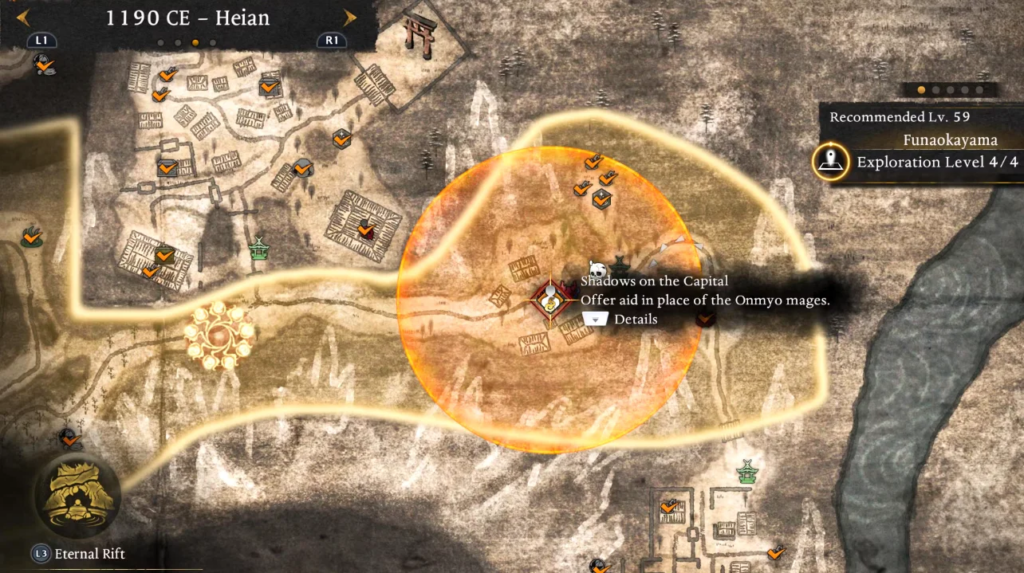Click the Funaokayama exploration level pin icon

[x=831, y=161]
